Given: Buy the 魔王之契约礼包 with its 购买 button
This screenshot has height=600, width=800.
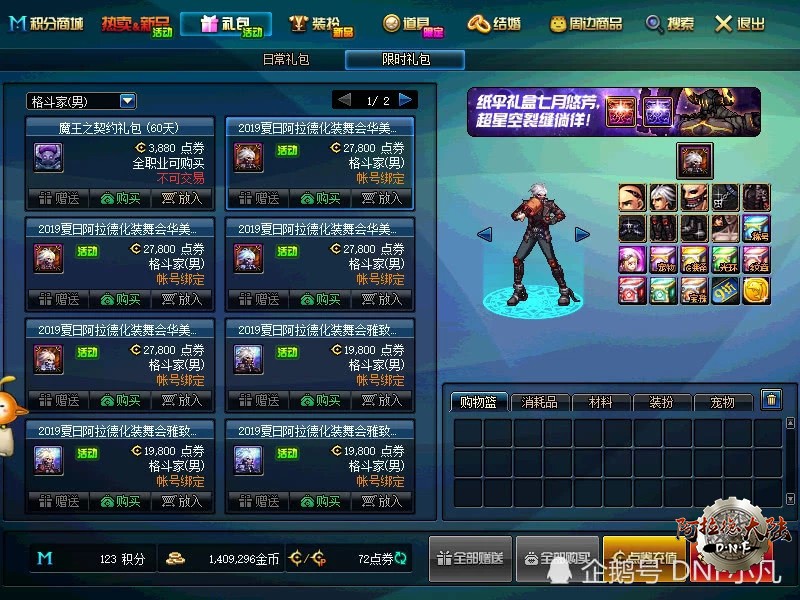Looking at the screenshot, I should click(120, 198).
